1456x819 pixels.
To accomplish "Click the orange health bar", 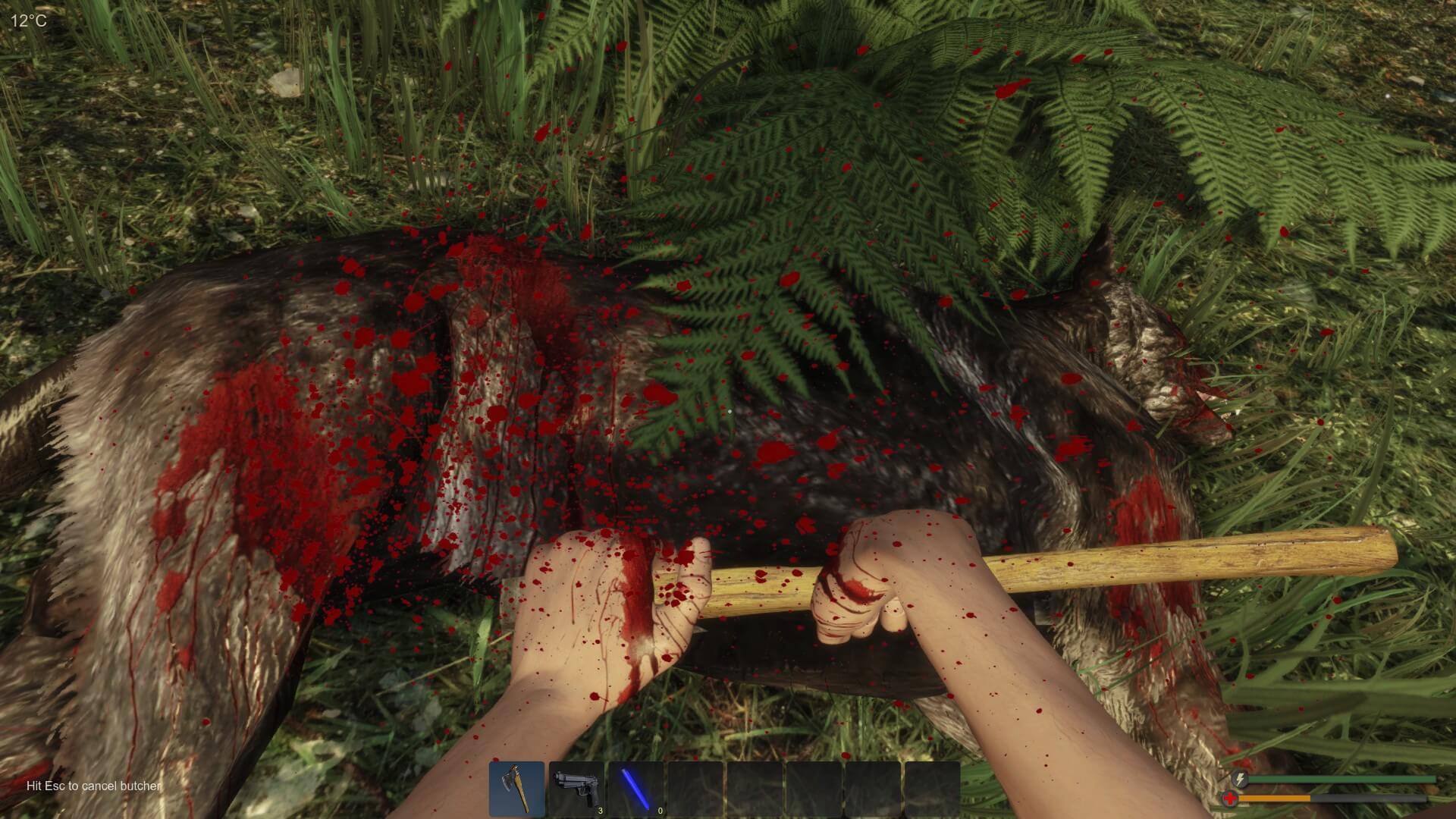I will 1274,799.
